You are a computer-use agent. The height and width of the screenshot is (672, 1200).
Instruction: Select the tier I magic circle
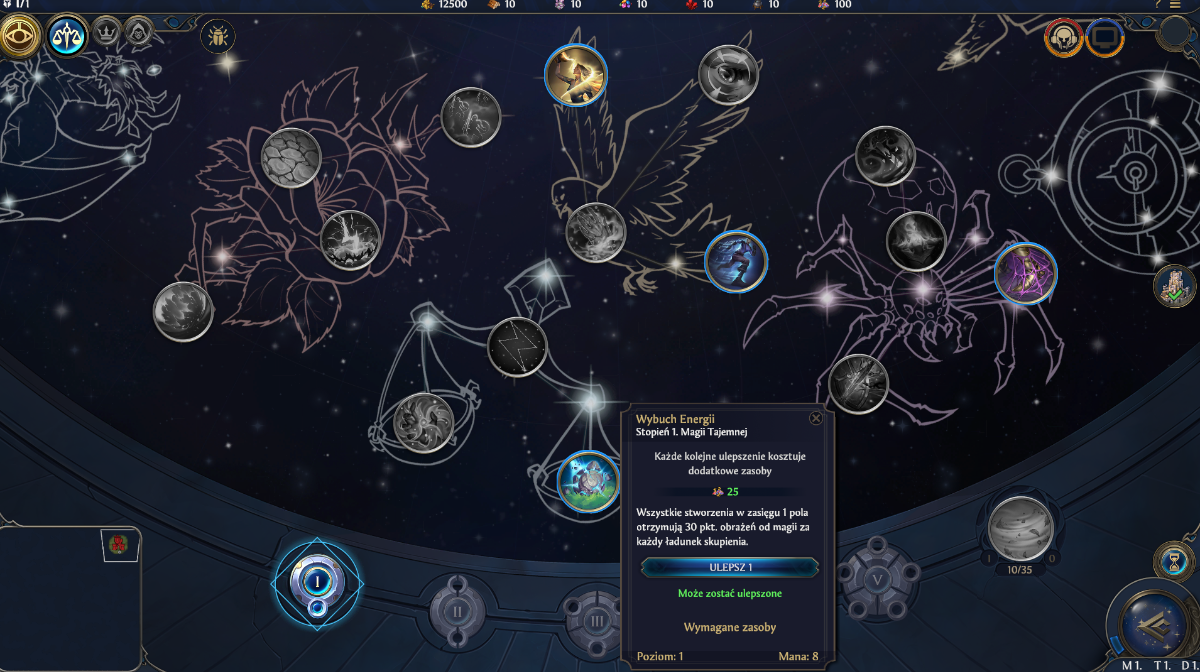point(317,580)
